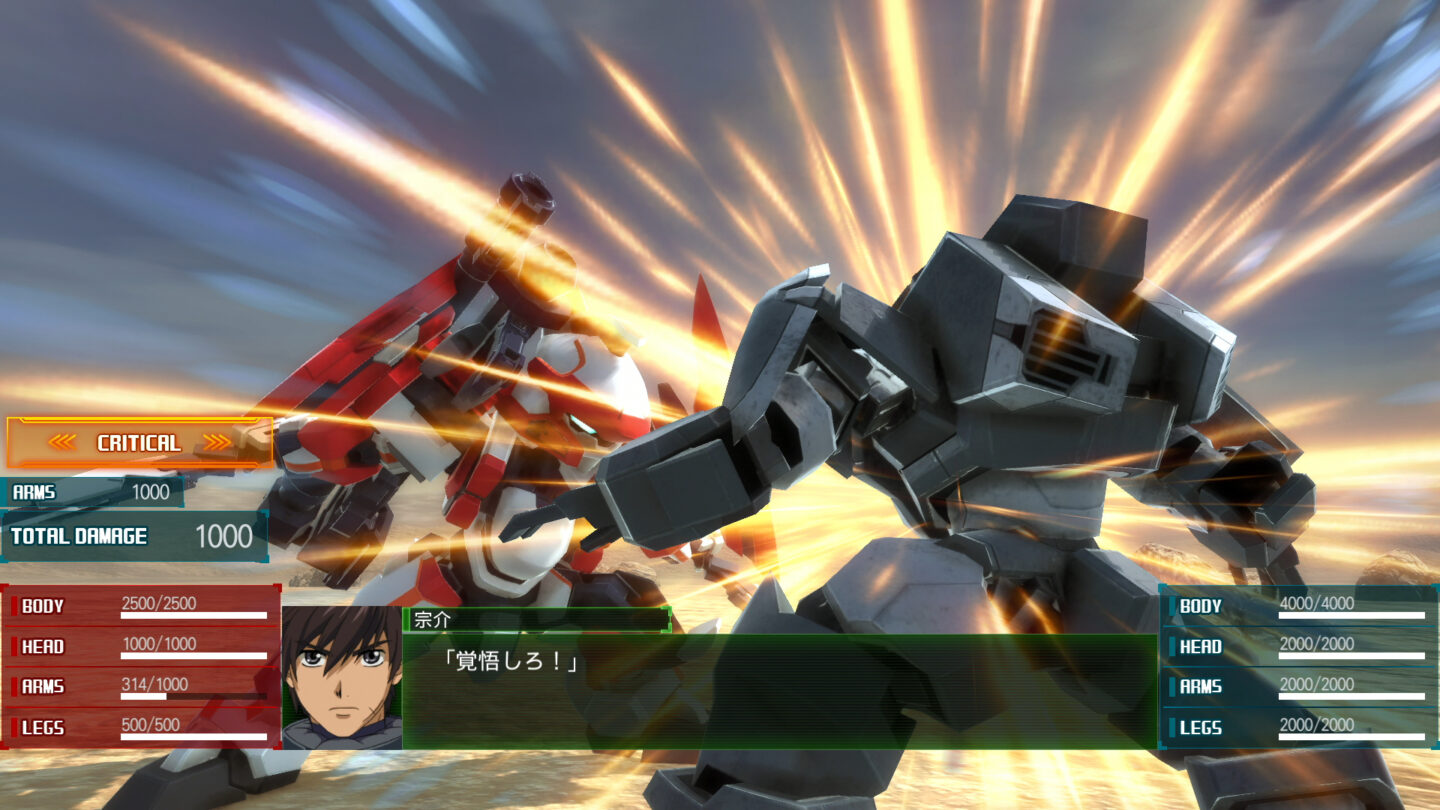Click the right CRITICAL arrow icon
This screenshot has width=1440, height=810.
tap(215, 442)
